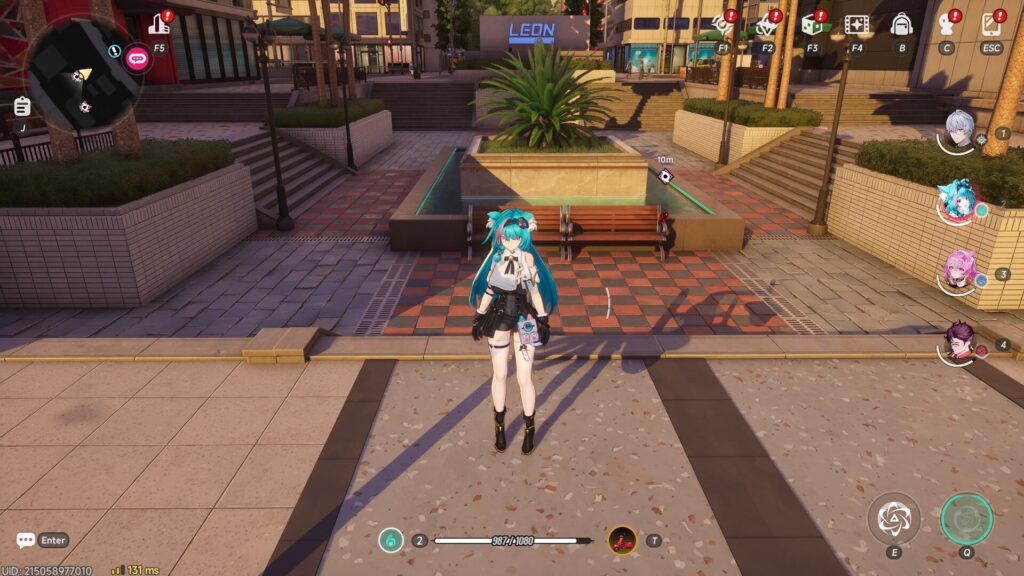Switch to the pink-haired party member
1024x576 pixels.
pos(959,270)
